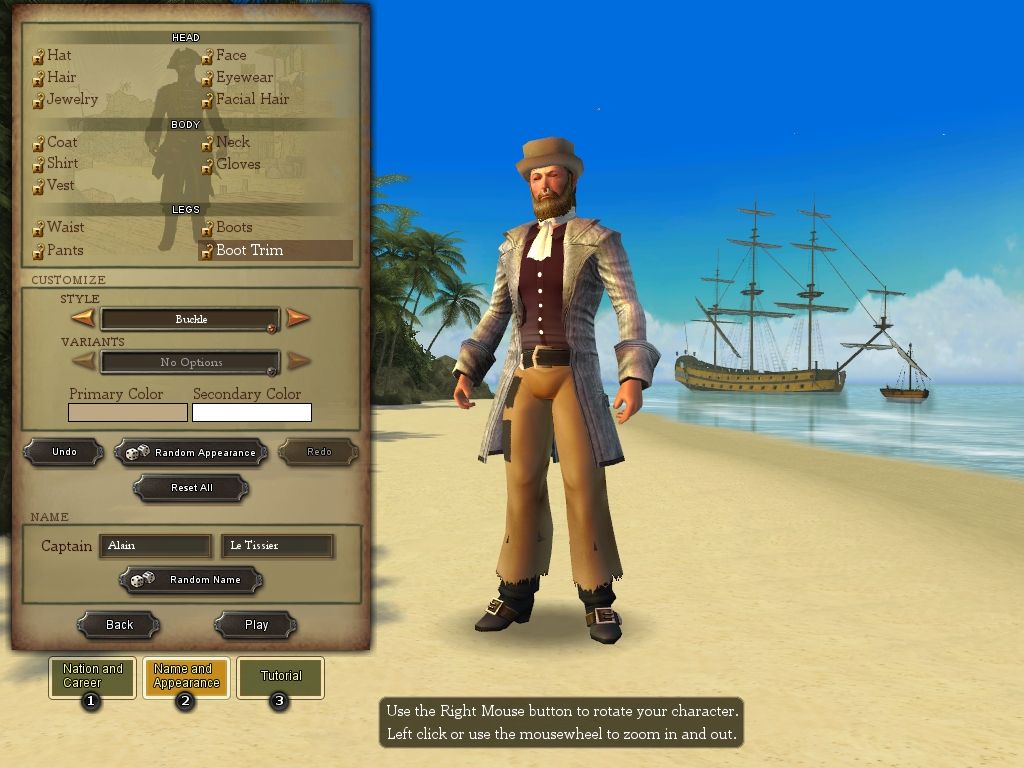Roll a Random Name
Image resolution: width=1024 pixels, height=768 pixels.
(191, 579)
